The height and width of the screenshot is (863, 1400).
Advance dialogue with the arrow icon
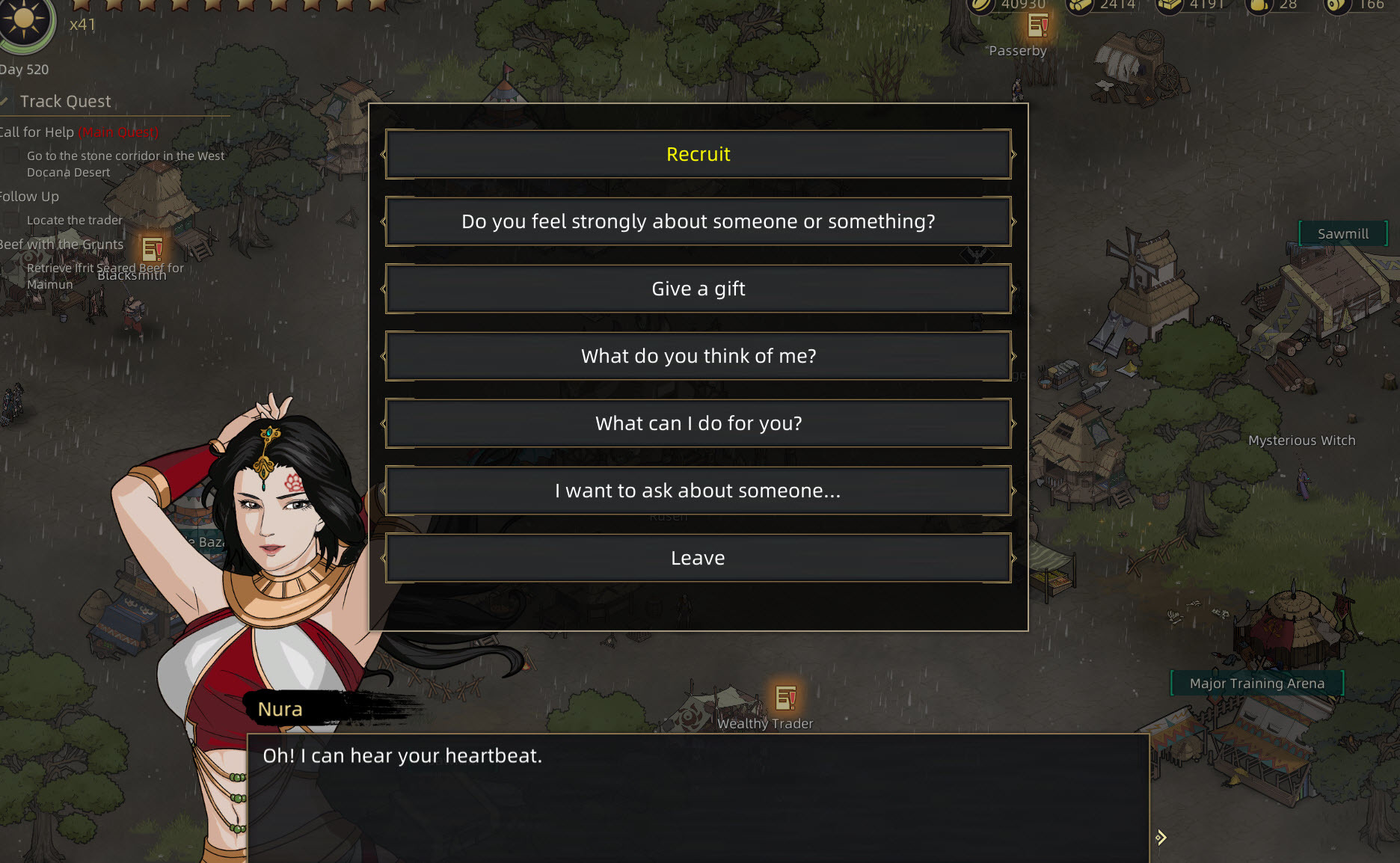click(1160, 838)
